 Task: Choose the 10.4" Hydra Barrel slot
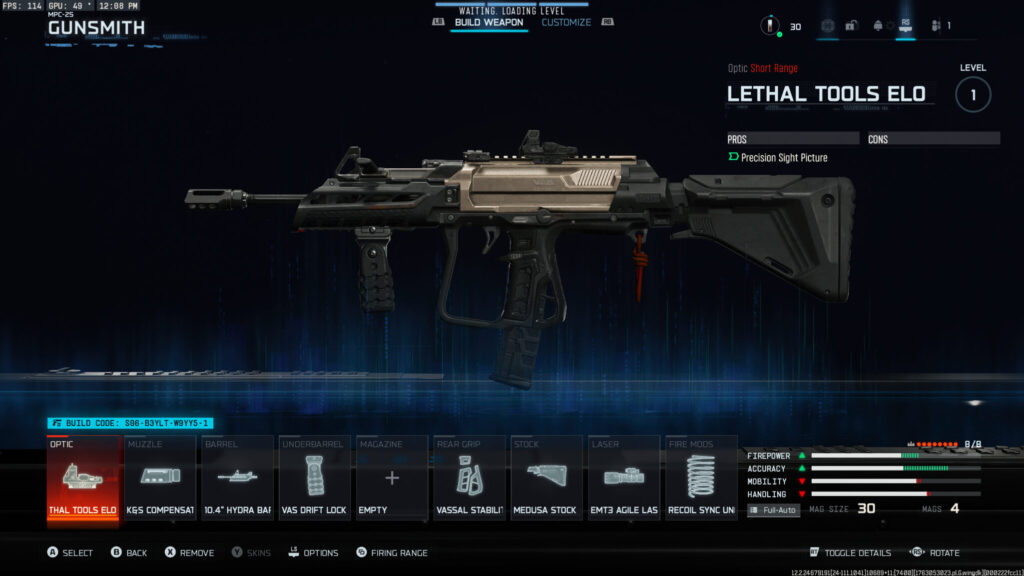(238, 479)
